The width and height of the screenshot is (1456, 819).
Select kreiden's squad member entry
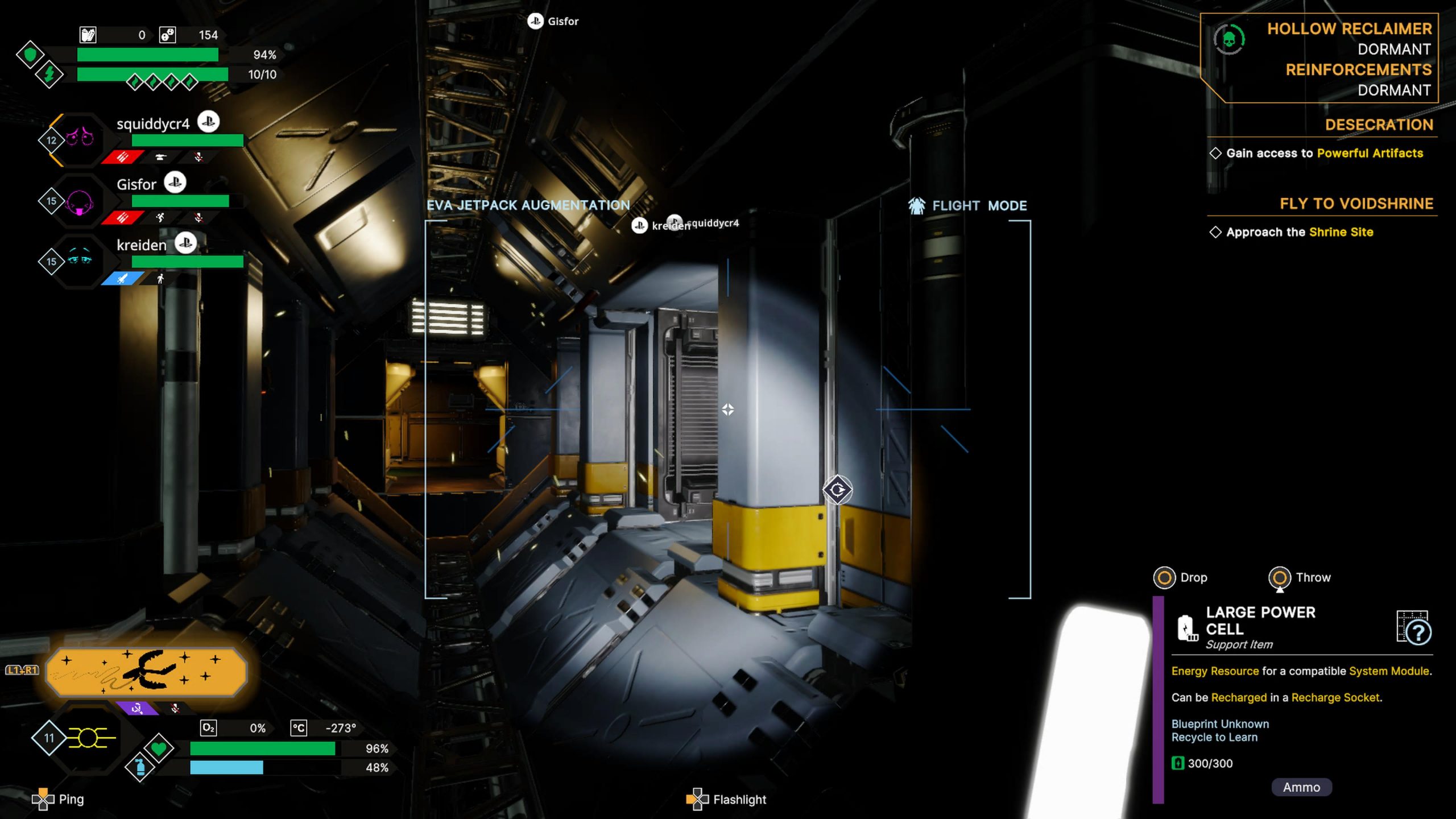pyautogui.click(x=142, y=246)
